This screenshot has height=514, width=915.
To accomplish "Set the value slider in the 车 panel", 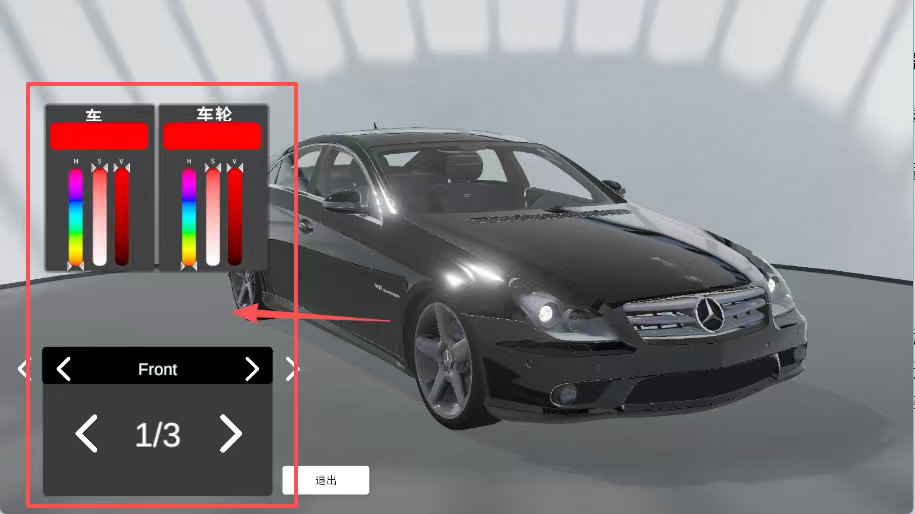I will 122,216.
